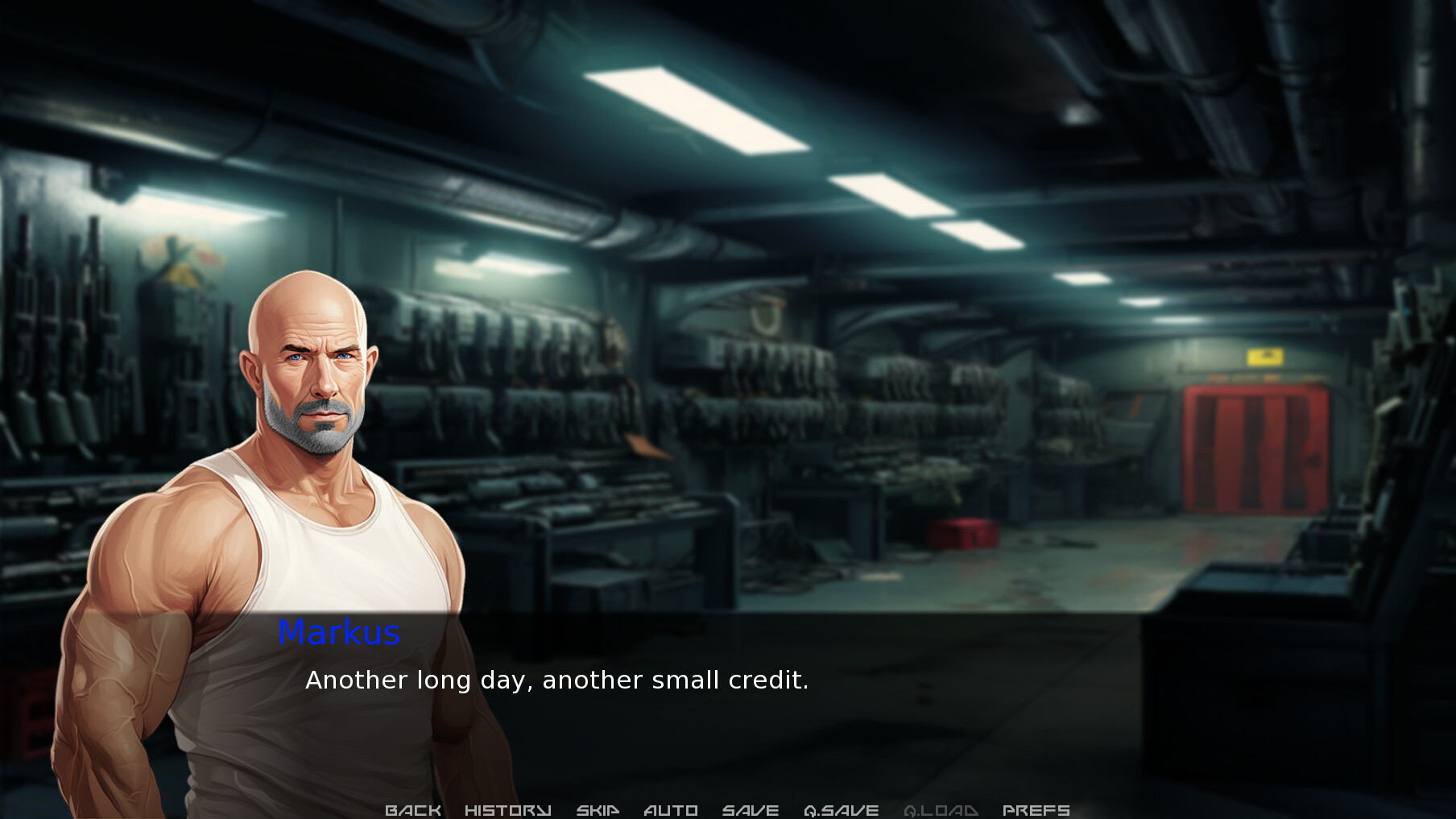The width and height of the screenshot is (1456, 819).
Task: Load the quick save via Q.LOAD
Action: (941, 809)
